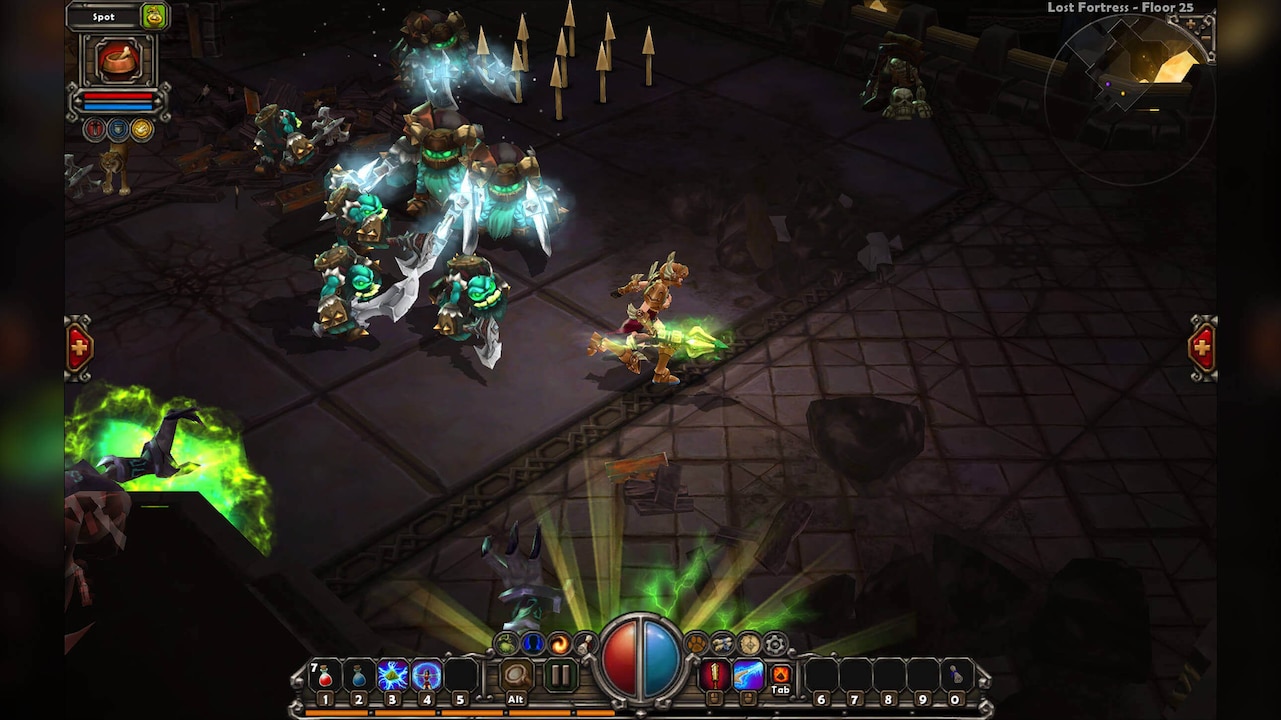Use the item bound to the Alt slot
This screenshot has width=1281, height=720.
point(517,676)
